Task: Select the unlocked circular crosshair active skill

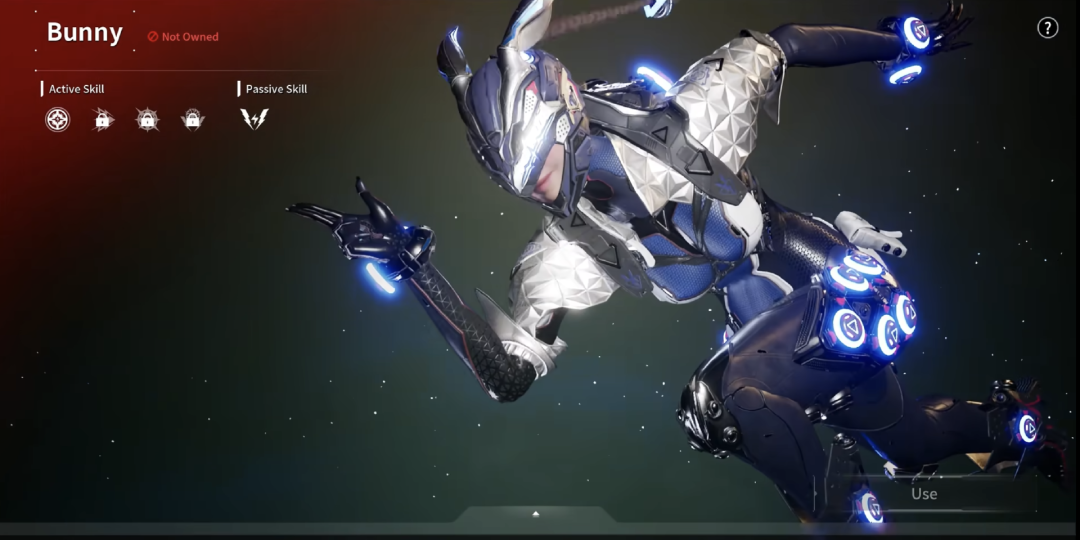Action: (58, 120)
